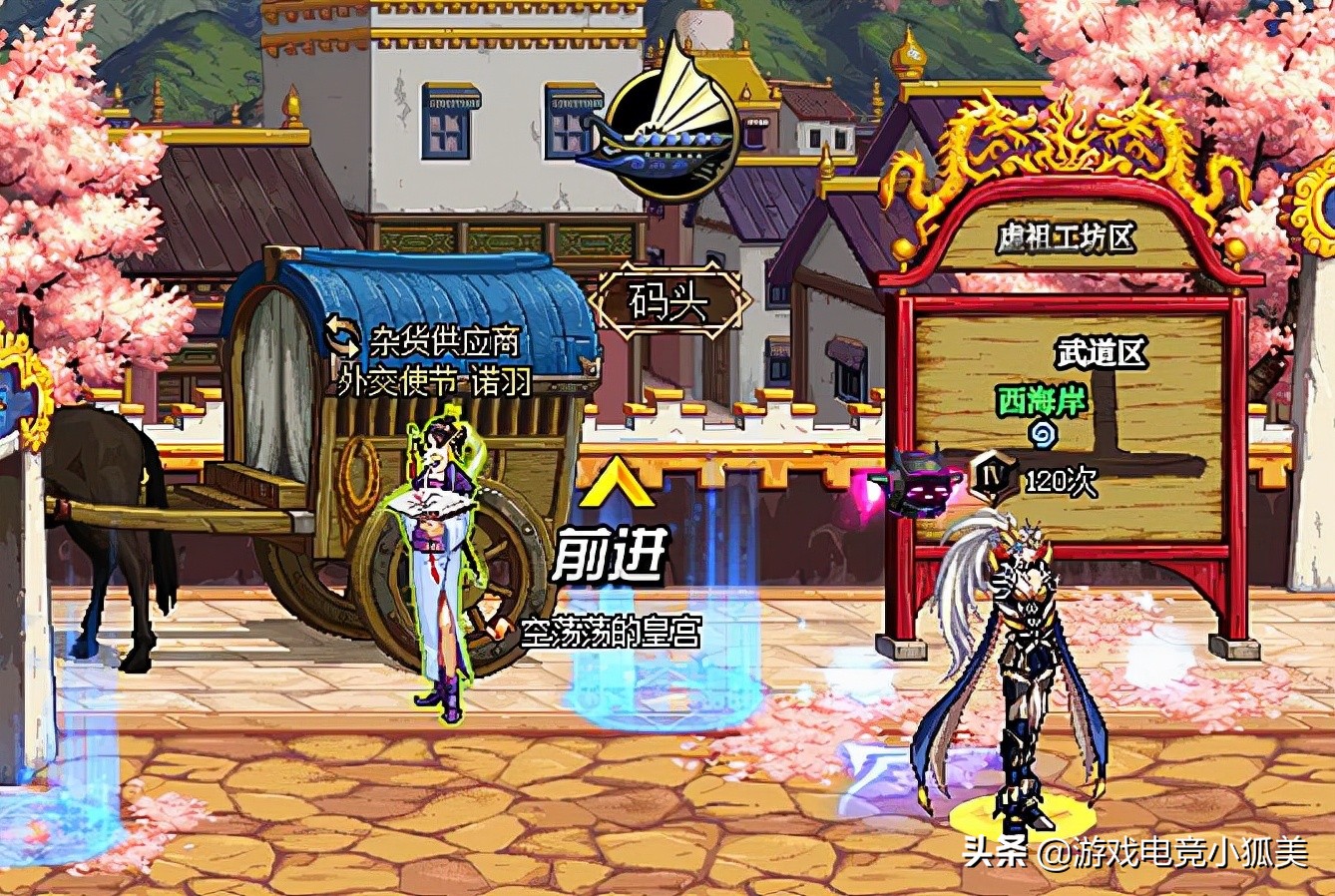Screen dimensions: 1335x896
Task: Click the golden dragon crest atop the notice board
Action: click(1069, 125)
